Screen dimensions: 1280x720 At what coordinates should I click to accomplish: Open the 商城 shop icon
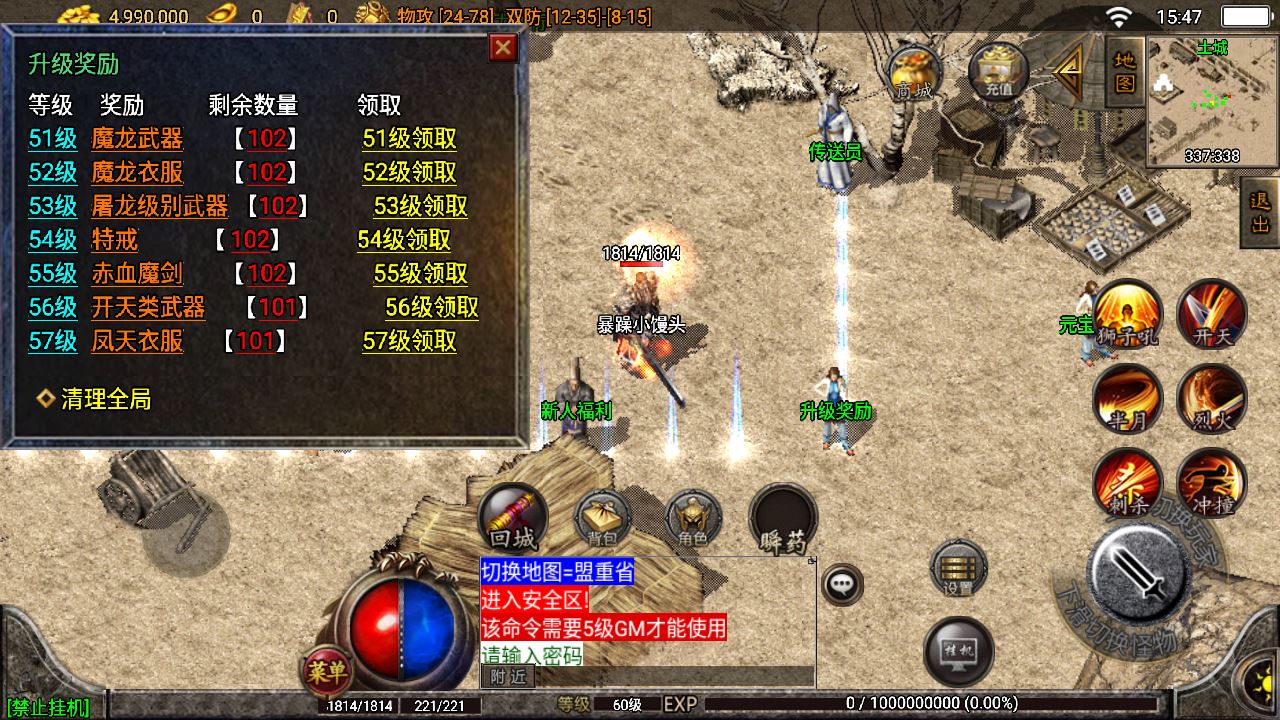[x=915, y=72]
